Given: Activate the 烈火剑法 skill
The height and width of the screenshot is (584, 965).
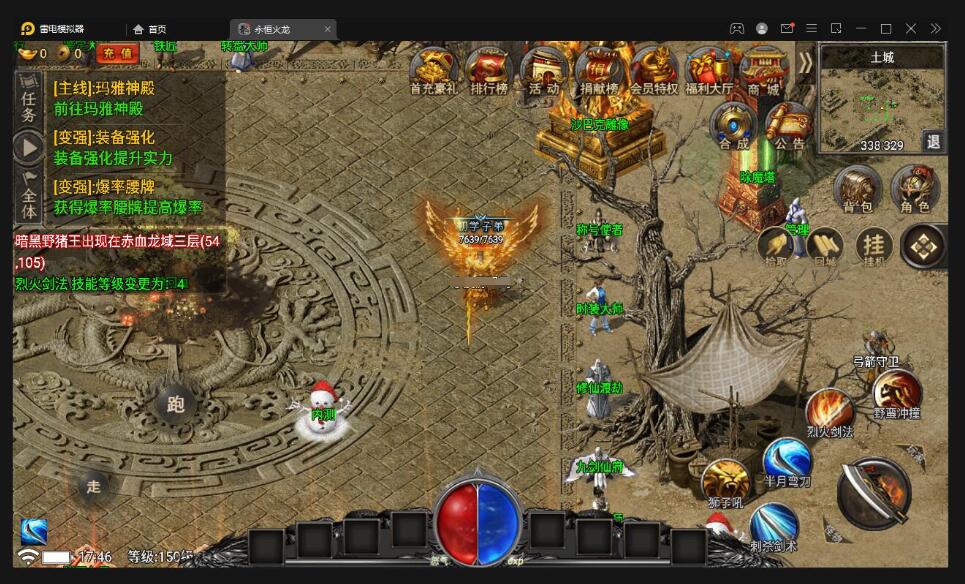Looking at the screenshot, I should tap(829, 410).
